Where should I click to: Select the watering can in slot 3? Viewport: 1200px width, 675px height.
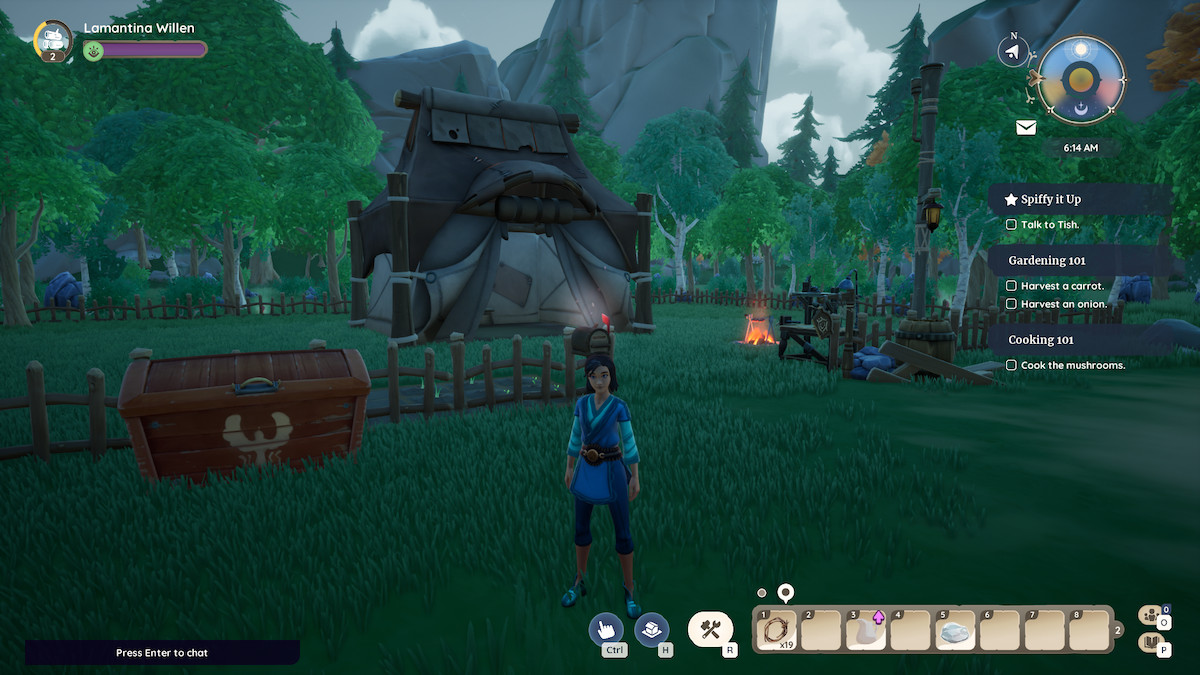[x=866, y=631]
